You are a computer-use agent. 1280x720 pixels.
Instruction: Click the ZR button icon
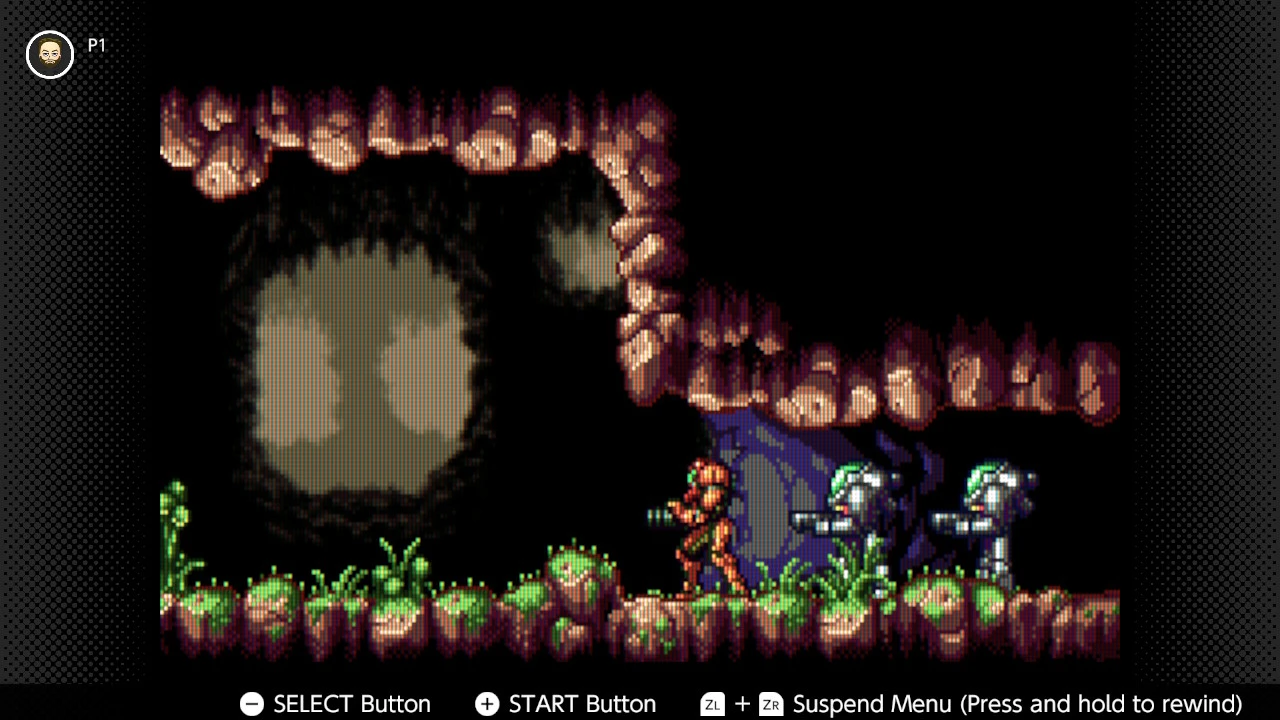point(771,704)
